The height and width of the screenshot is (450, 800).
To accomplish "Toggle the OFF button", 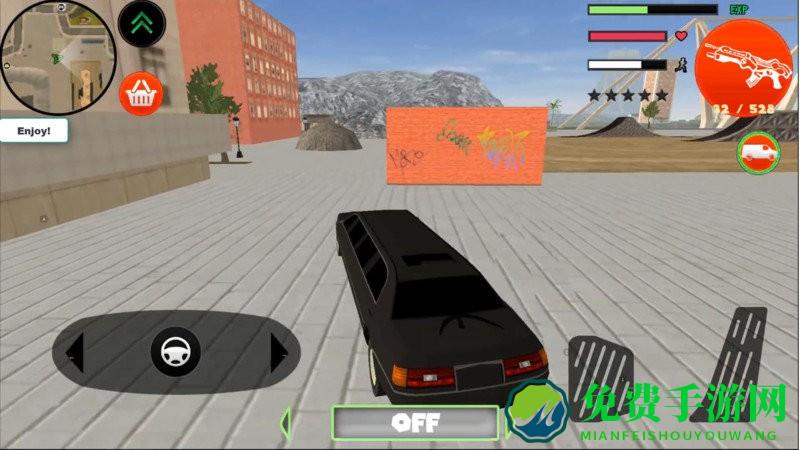I will (415, 422).
